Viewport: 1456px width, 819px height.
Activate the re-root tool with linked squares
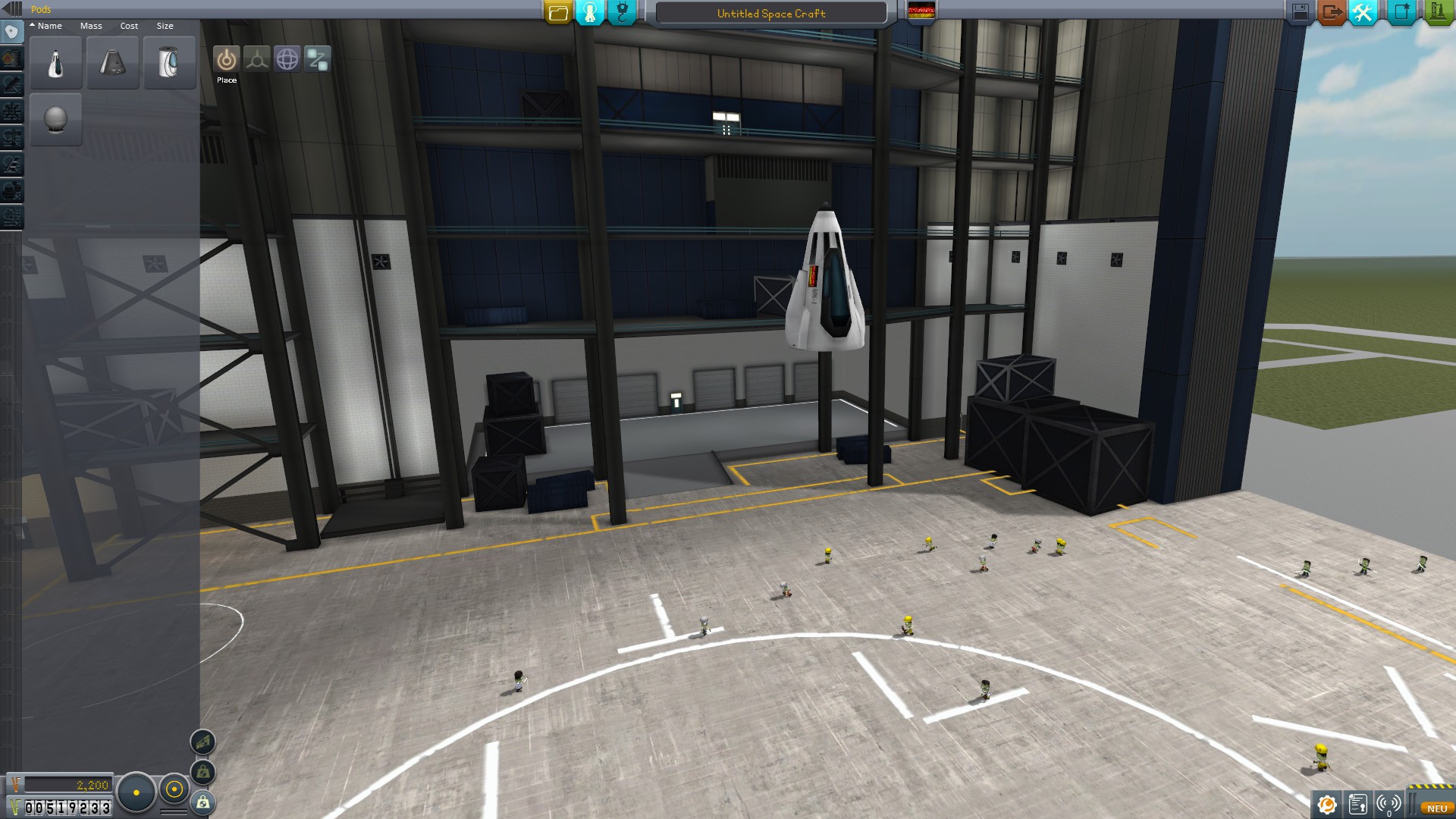[318, 59]
